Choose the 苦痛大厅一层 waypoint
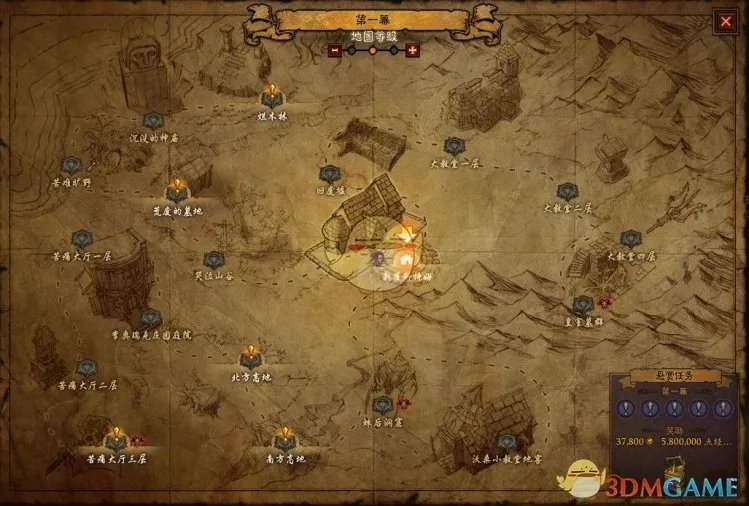The height and width of the screenshot is (506, 749). coord(81,239)
